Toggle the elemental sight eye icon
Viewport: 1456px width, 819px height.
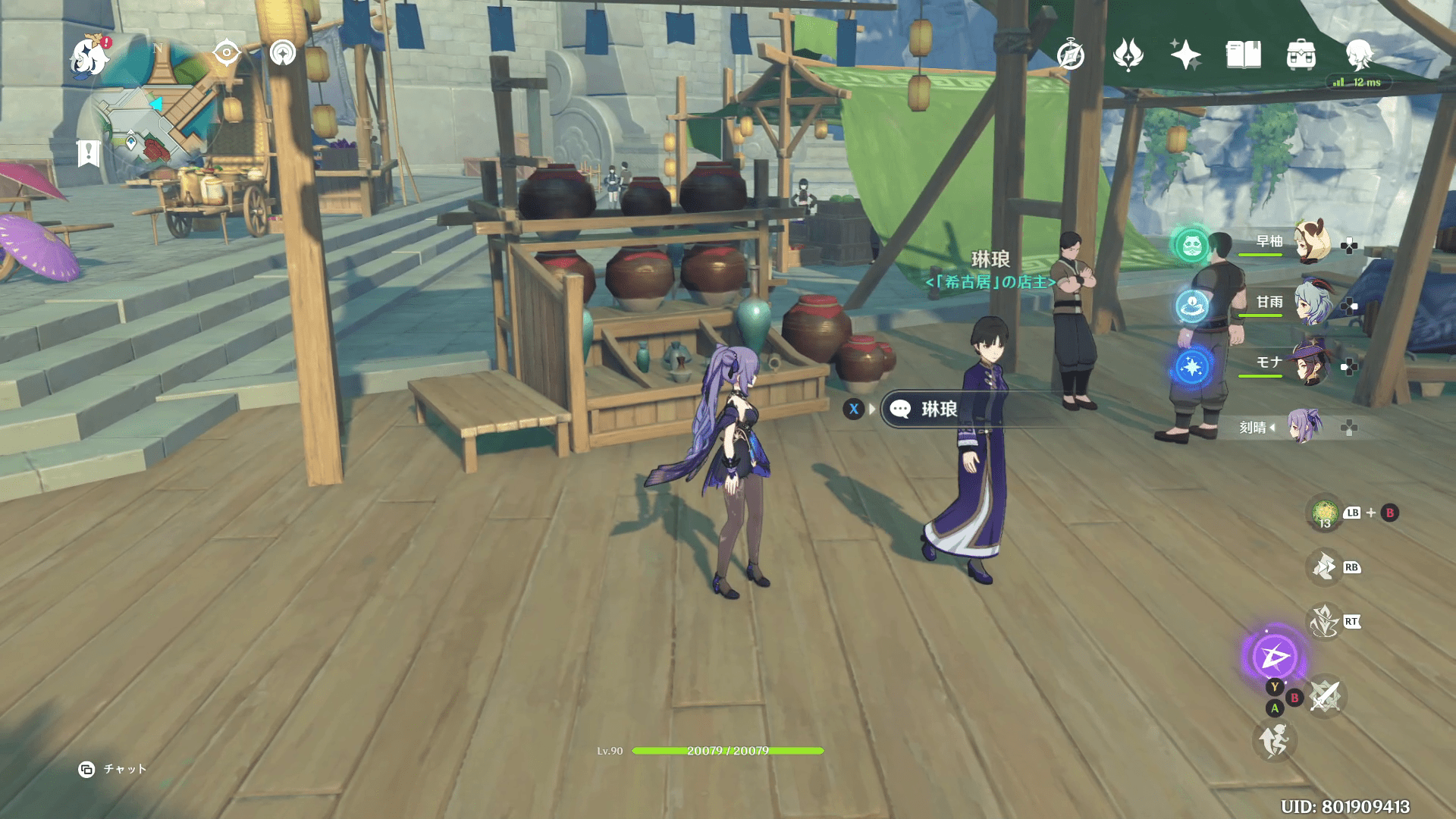point(226,53)
